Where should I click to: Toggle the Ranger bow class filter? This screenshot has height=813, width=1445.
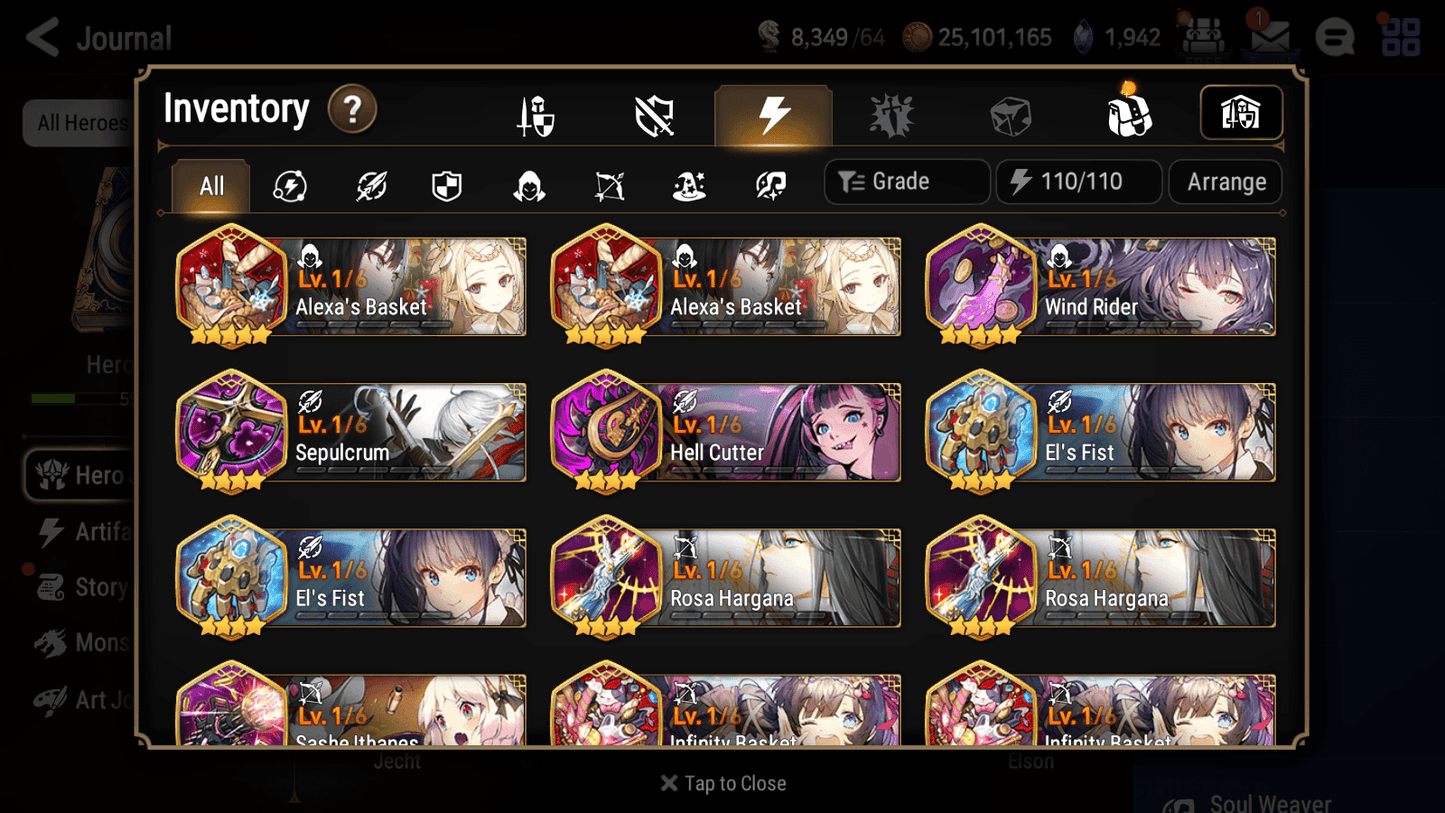coord(608,185)
